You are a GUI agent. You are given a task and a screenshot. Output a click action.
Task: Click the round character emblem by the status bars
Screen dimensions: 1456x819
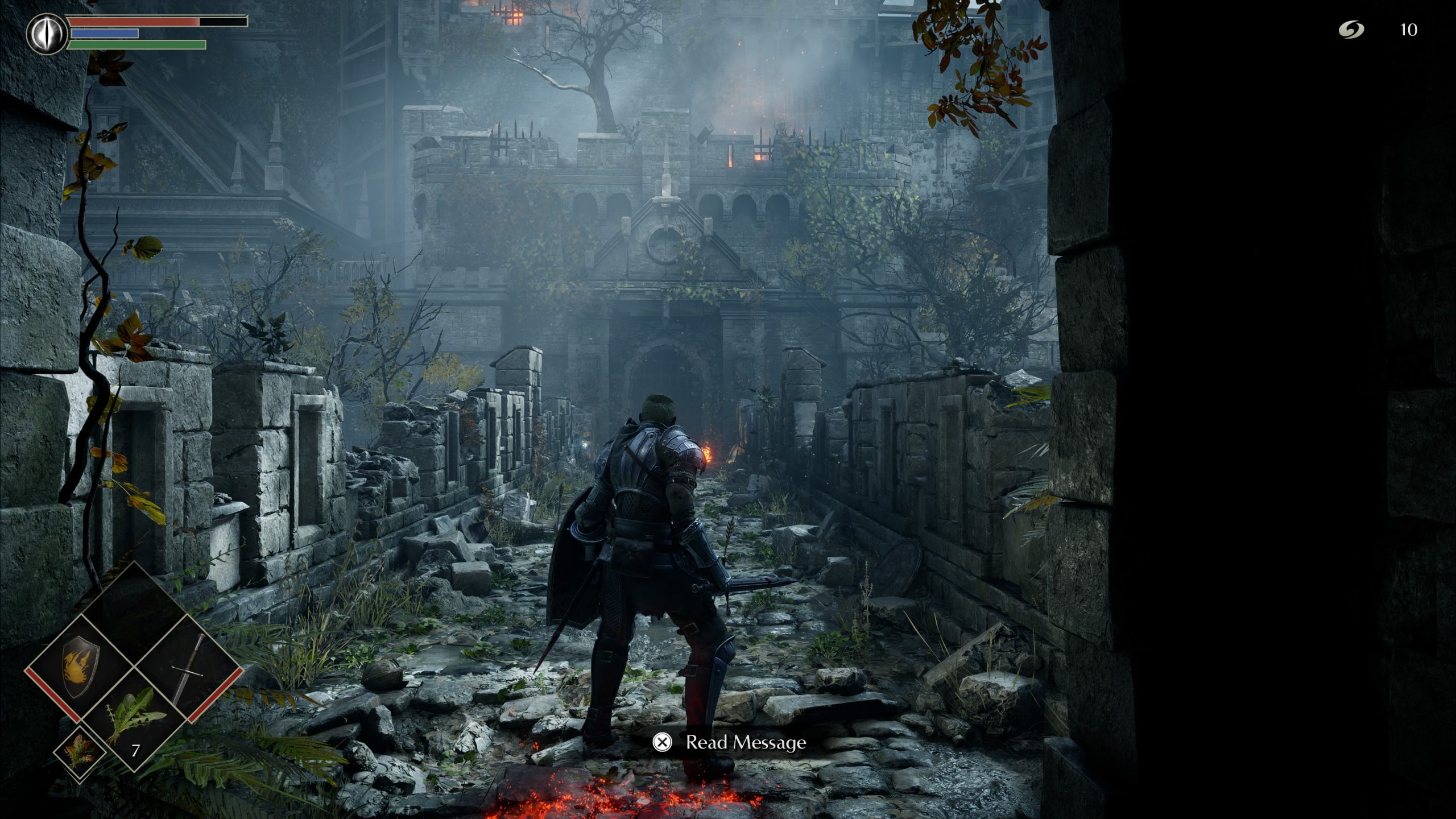pos(46,35)
